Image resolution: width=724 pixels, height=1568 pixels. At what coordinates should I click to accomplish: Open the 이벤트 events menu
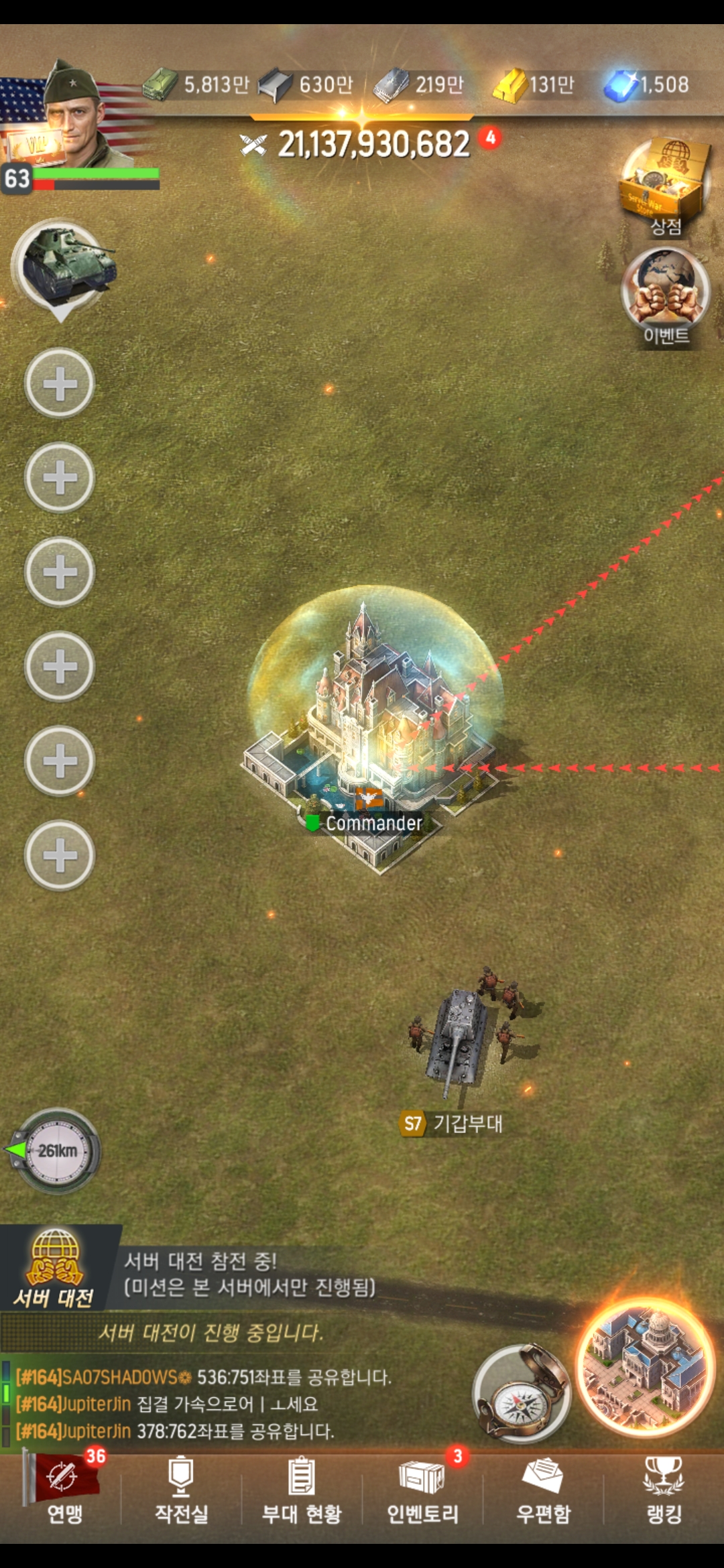(x=665, y=295)
